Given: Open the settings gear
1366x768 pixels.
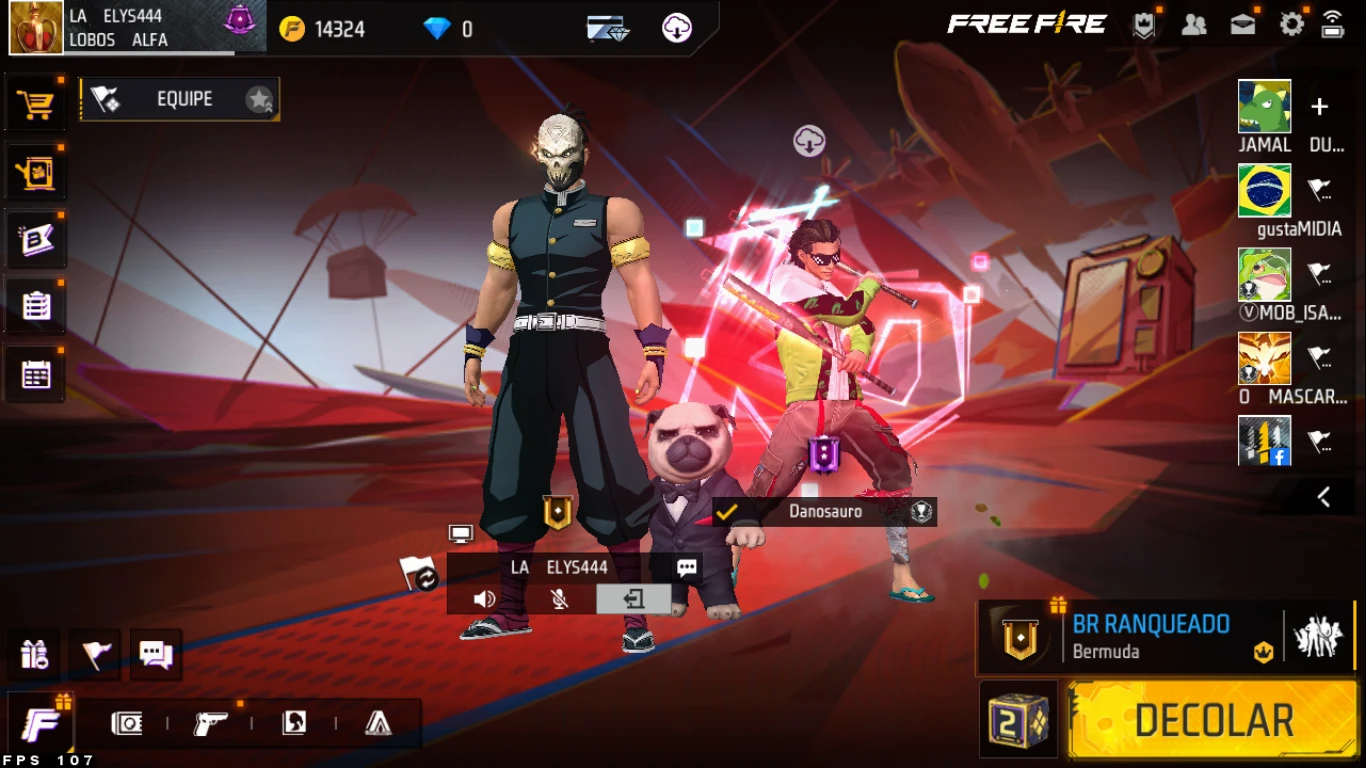Looking at the screenshot, I should [1292, 25].
